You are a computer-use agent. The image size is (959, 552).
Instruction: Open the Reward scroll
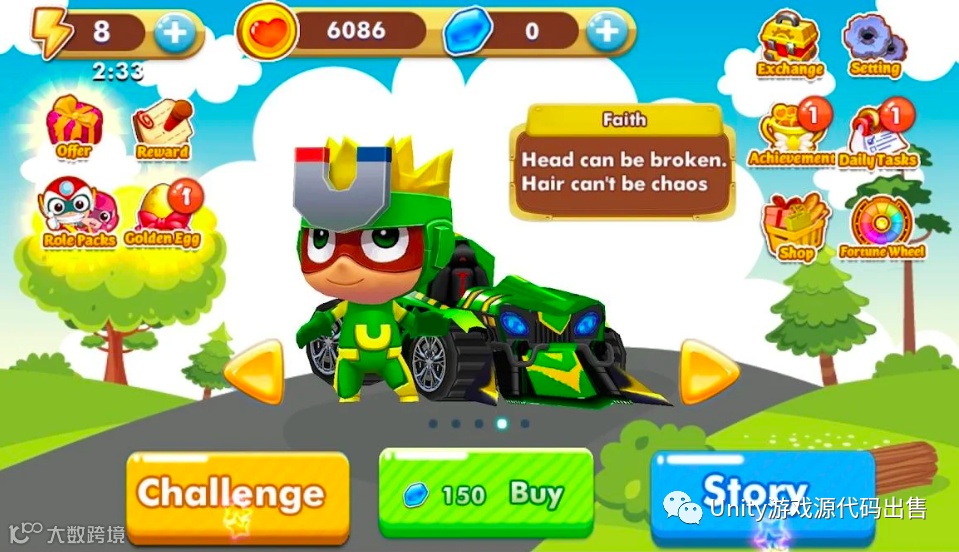pos(163,129)
